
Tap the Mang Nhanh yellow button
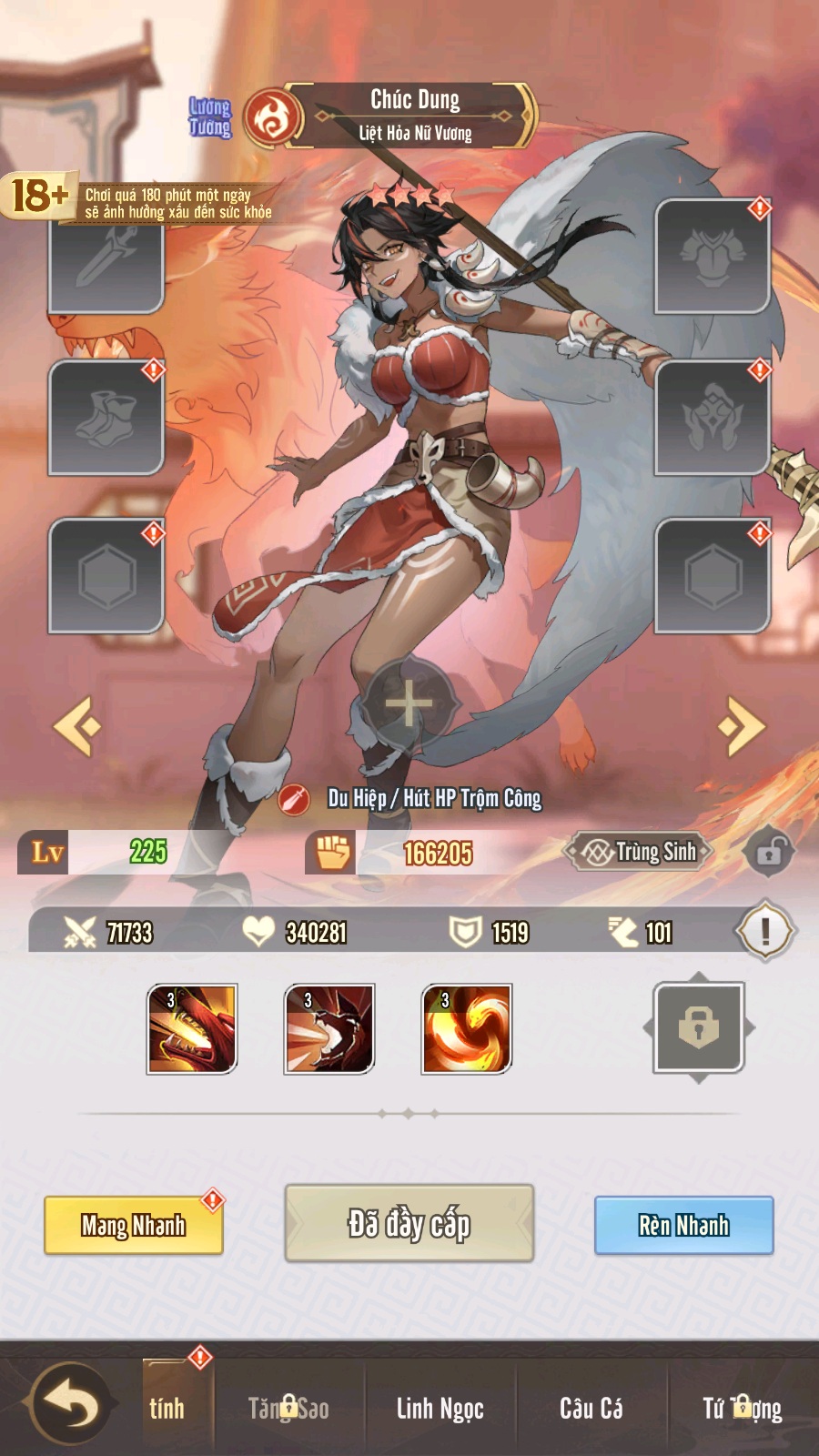tap(134, 1225)
